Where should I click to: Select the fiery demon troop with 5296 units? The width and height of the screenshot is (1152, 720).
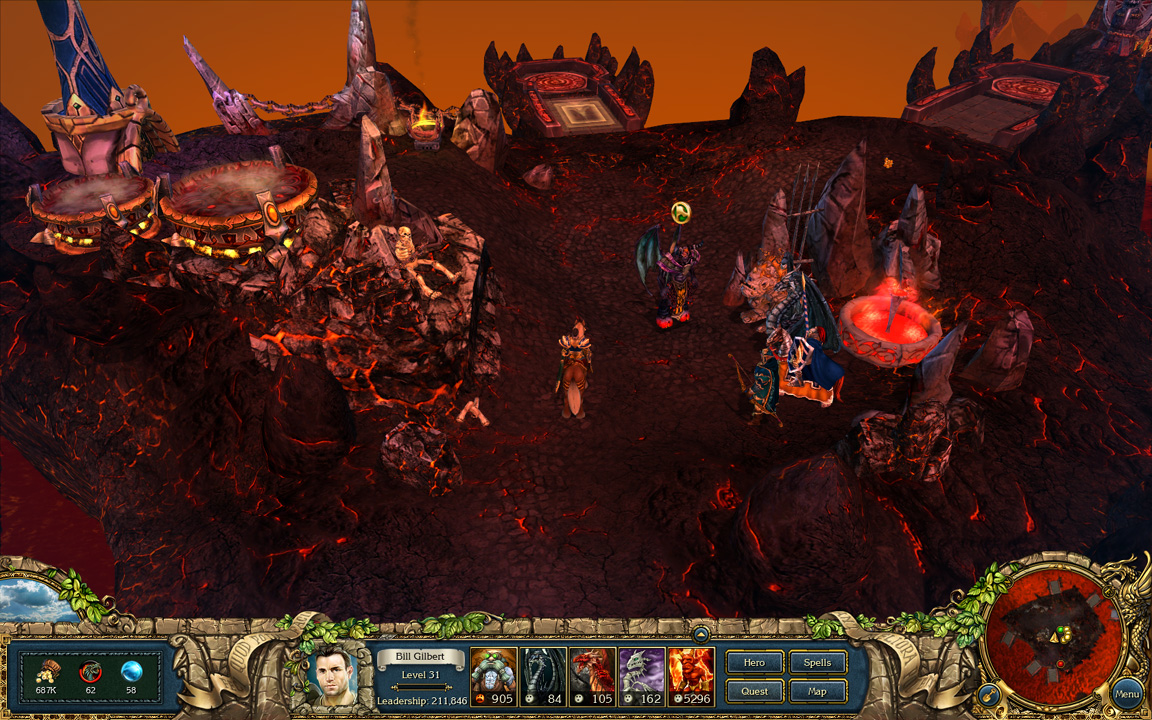[691, 677]
